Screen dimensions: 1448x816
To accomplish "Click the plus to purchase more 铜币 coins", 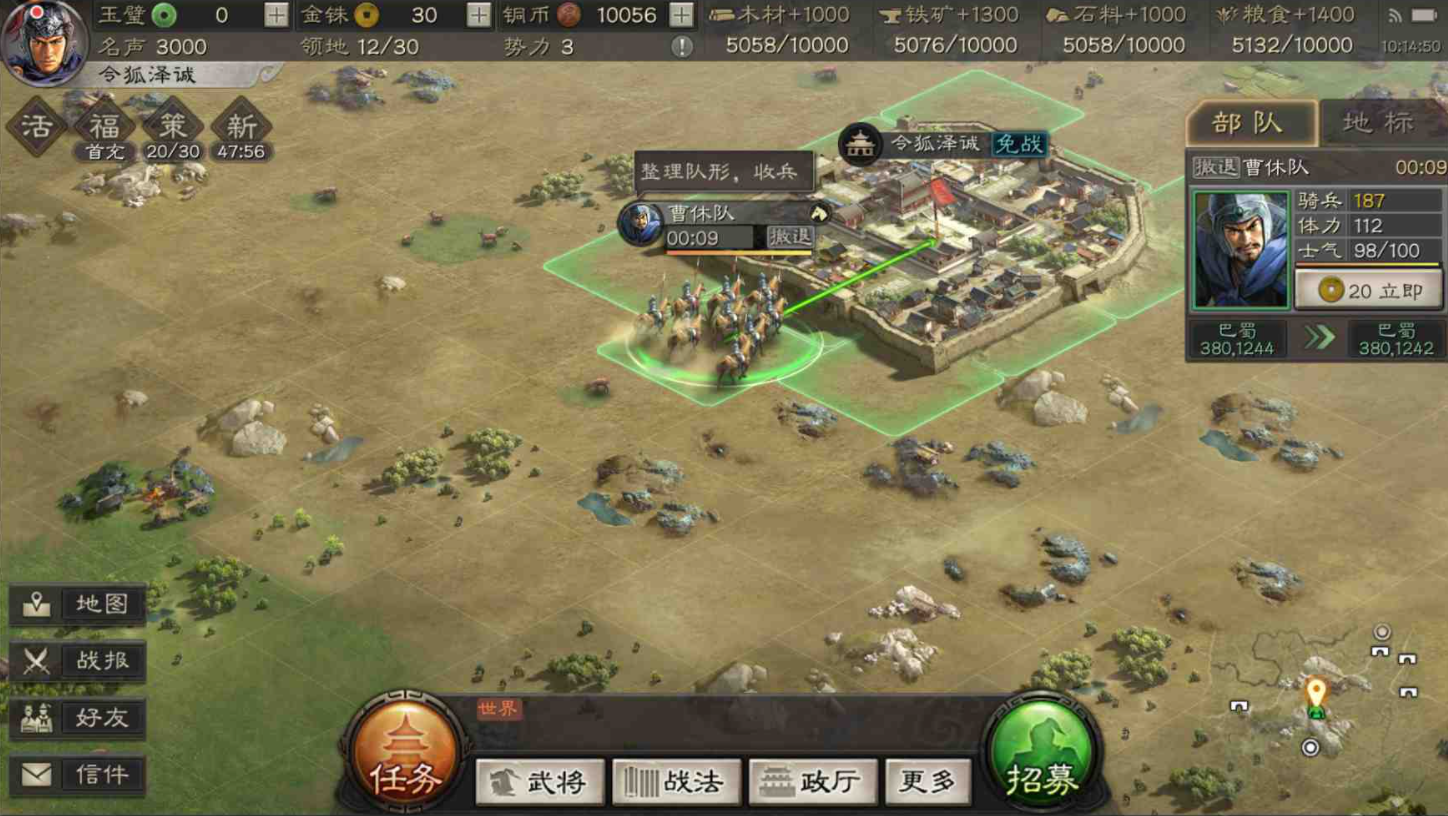I will 681,16.
